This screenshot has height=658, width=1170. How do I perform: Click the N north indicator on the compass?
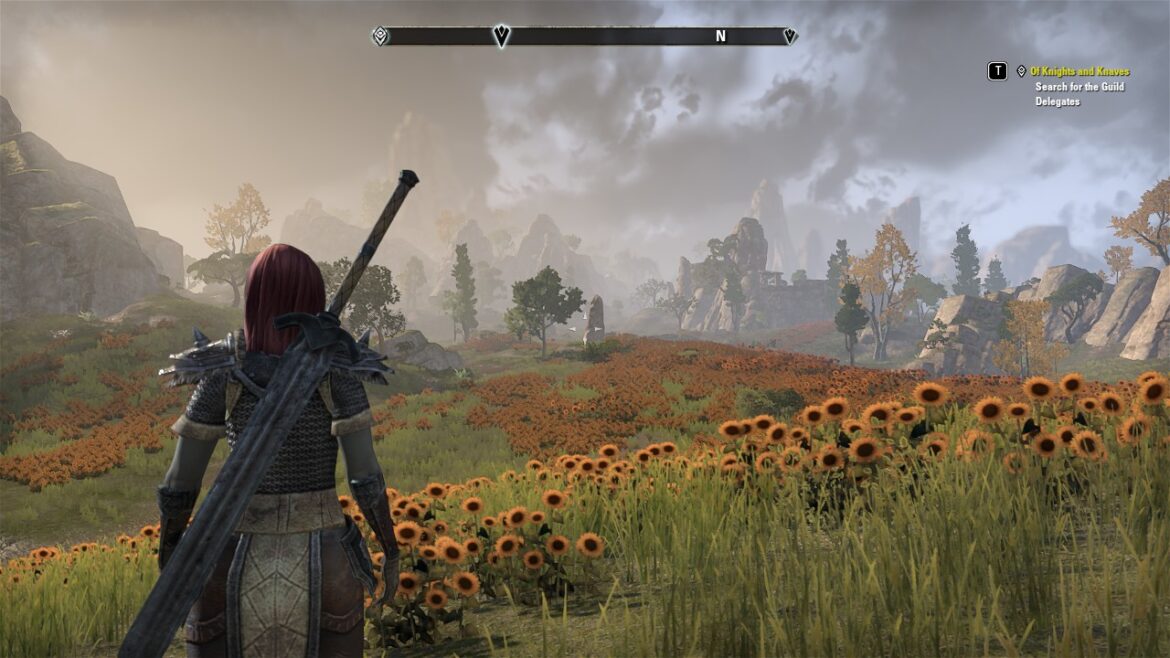coord(720,36)
